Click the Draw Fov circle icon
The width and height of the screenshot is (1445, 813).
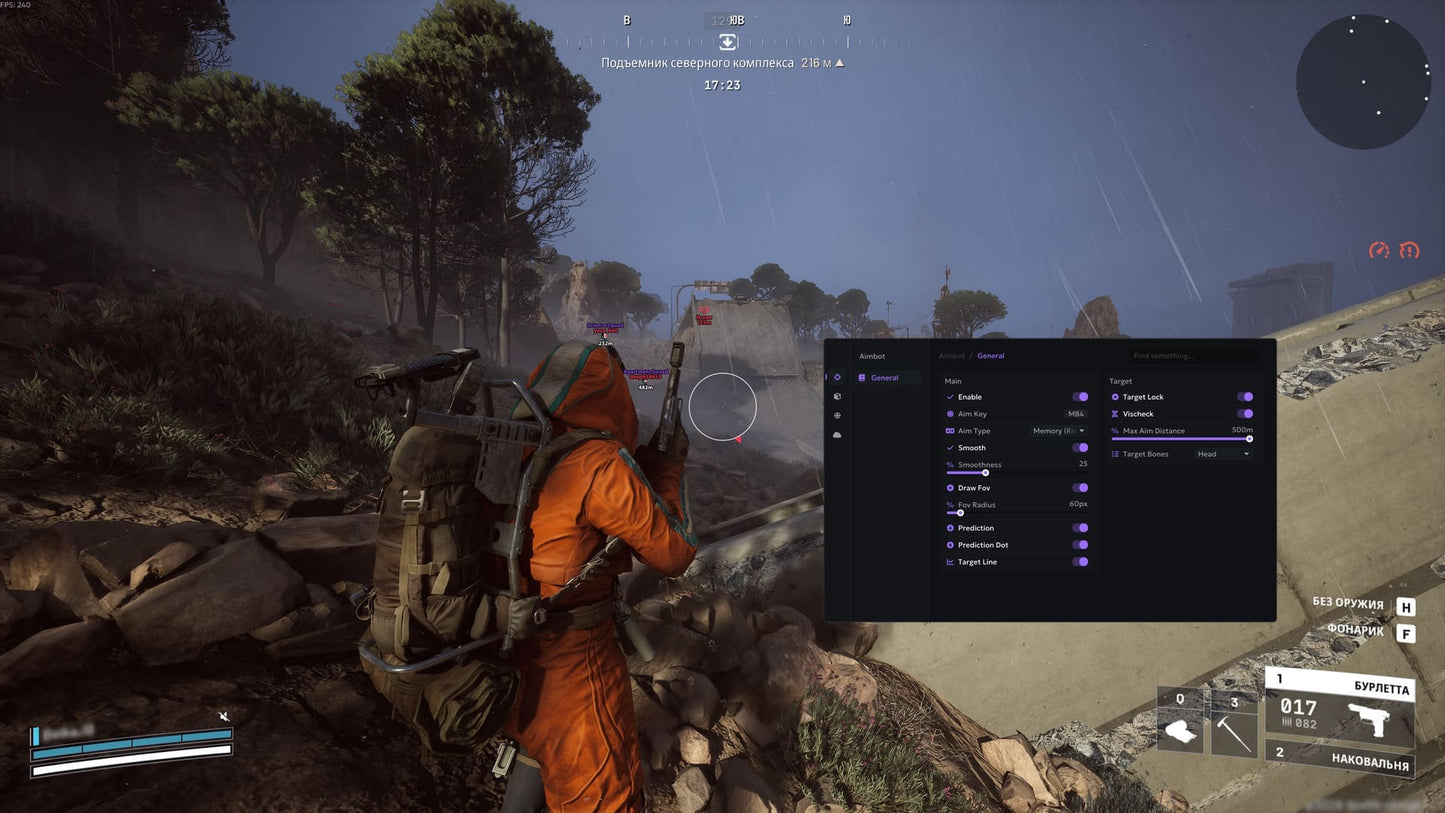click(x=951, y=488)
